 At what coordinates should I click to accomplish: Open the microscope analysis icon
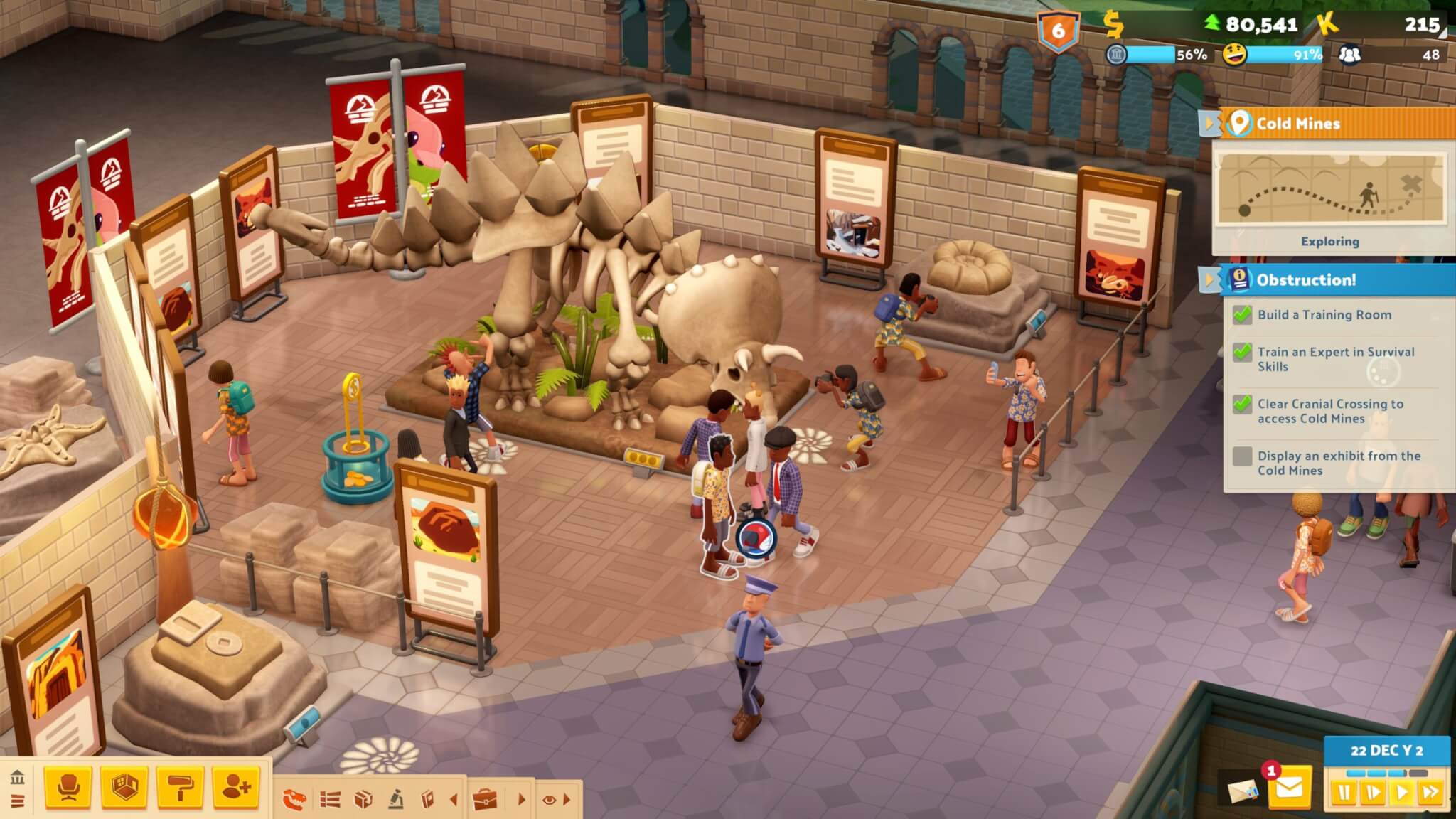click(x=397, y=800)
